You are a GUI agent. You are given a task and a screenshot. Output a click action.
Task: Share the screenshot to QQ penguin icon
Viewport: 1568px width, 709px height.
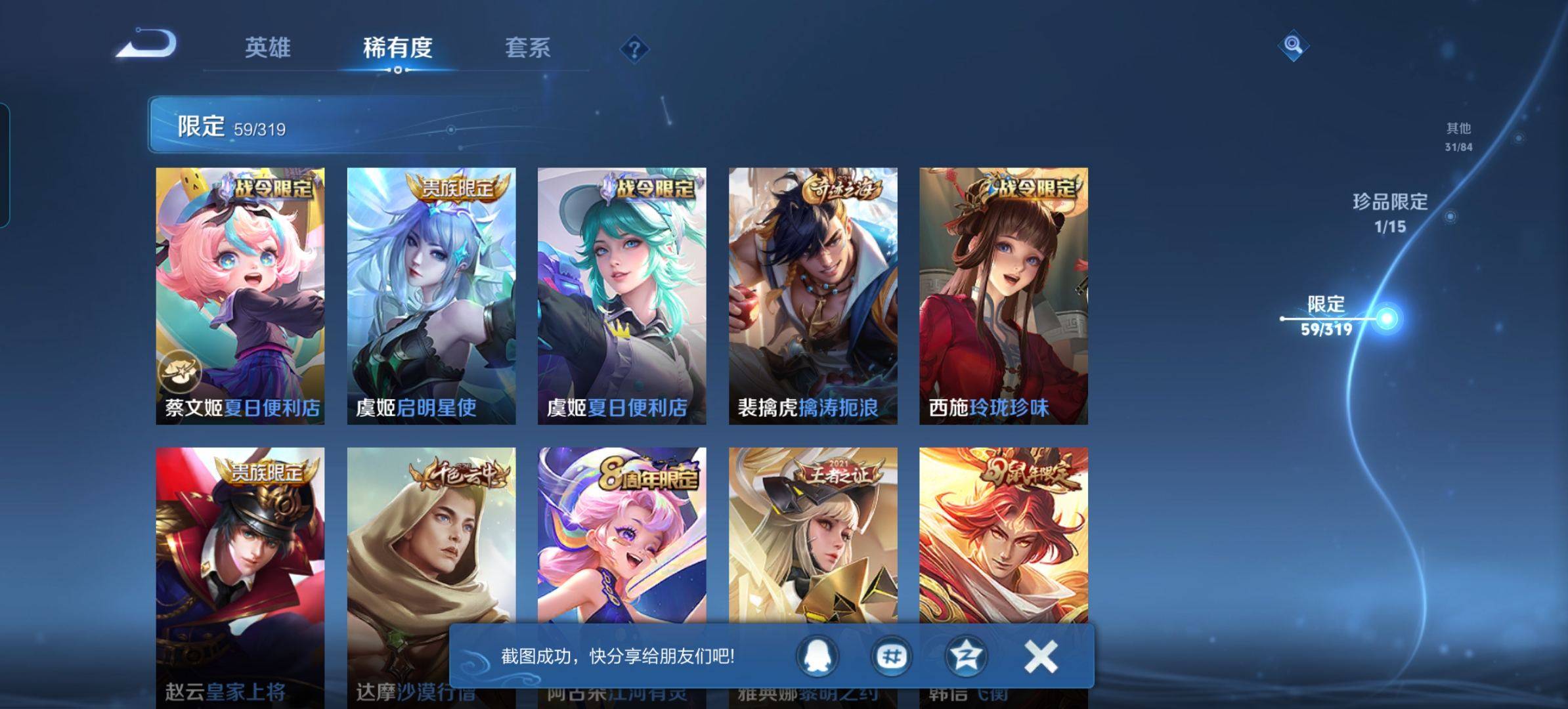(x=817, y=656)
